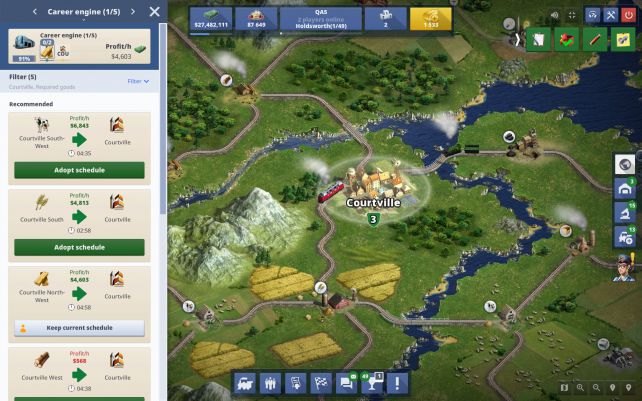Viewport: 642px width, 401px height.
Task: Click Keep current schedule button
Action: pos(79,327)
